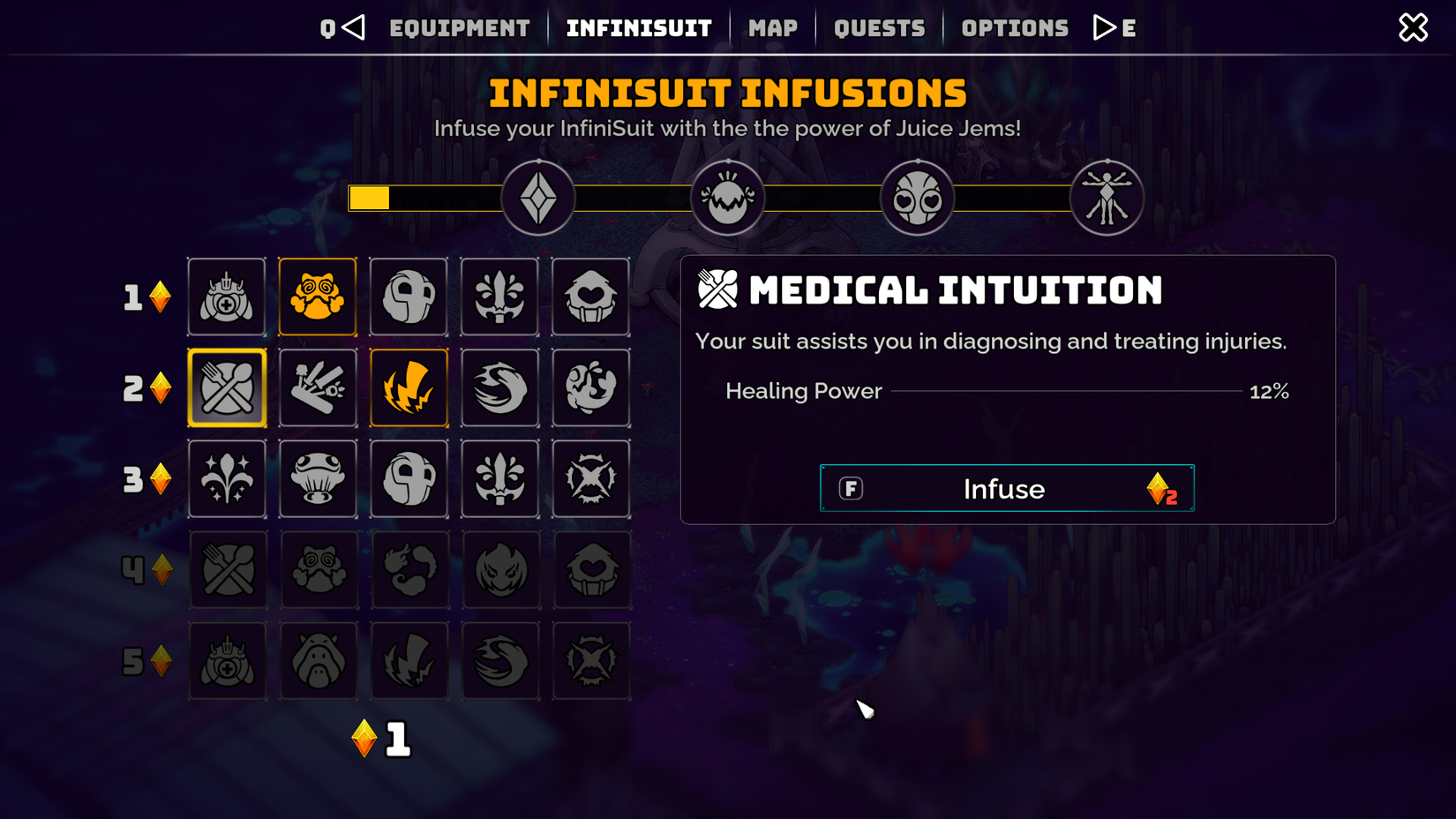Click the healing crown creature icon in row 1
The width and height of the screenshot is (1456, 819).
(227, 297)
